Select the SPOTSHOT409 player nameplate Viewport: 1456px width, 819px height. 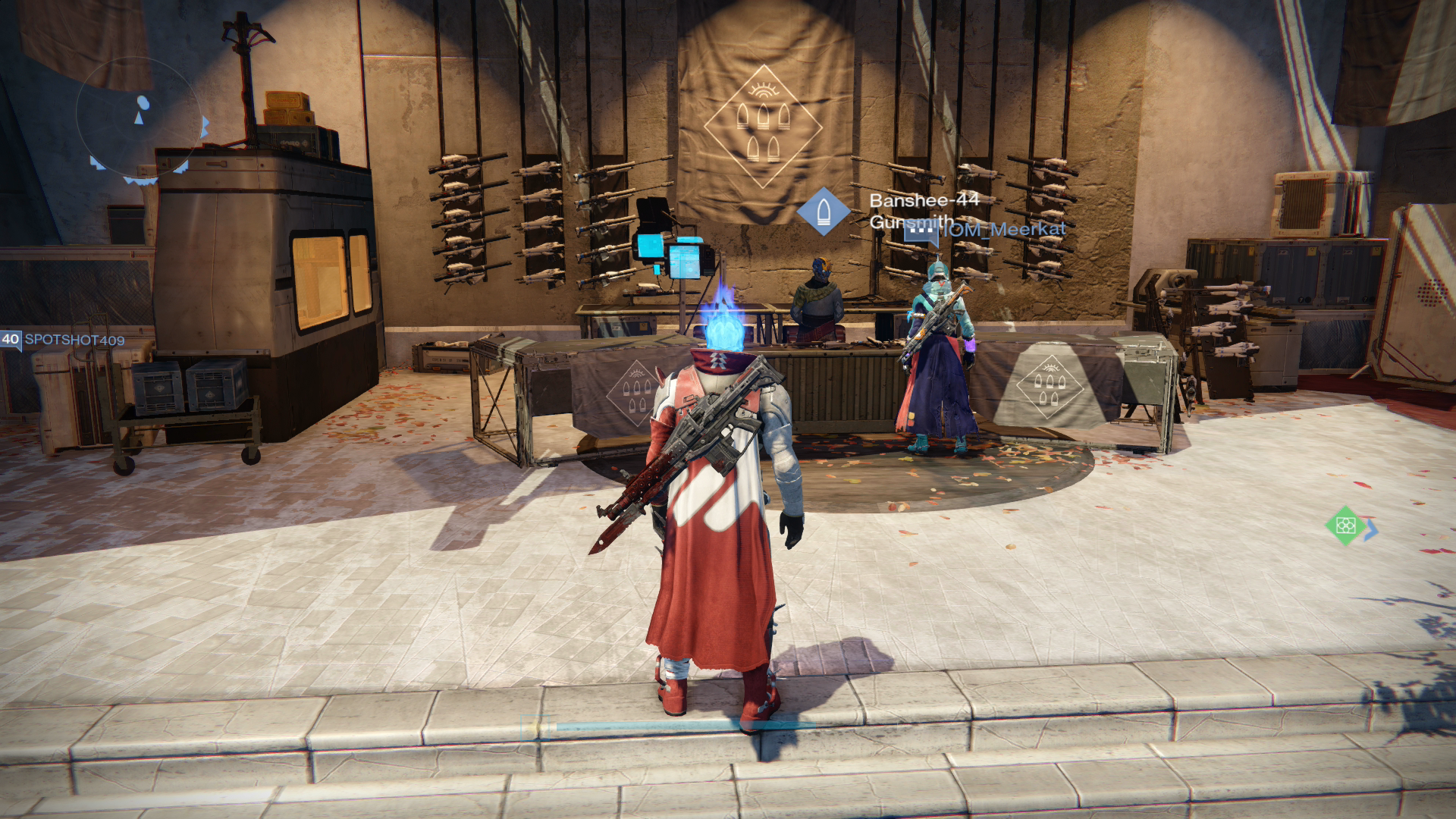pos(74,340)
